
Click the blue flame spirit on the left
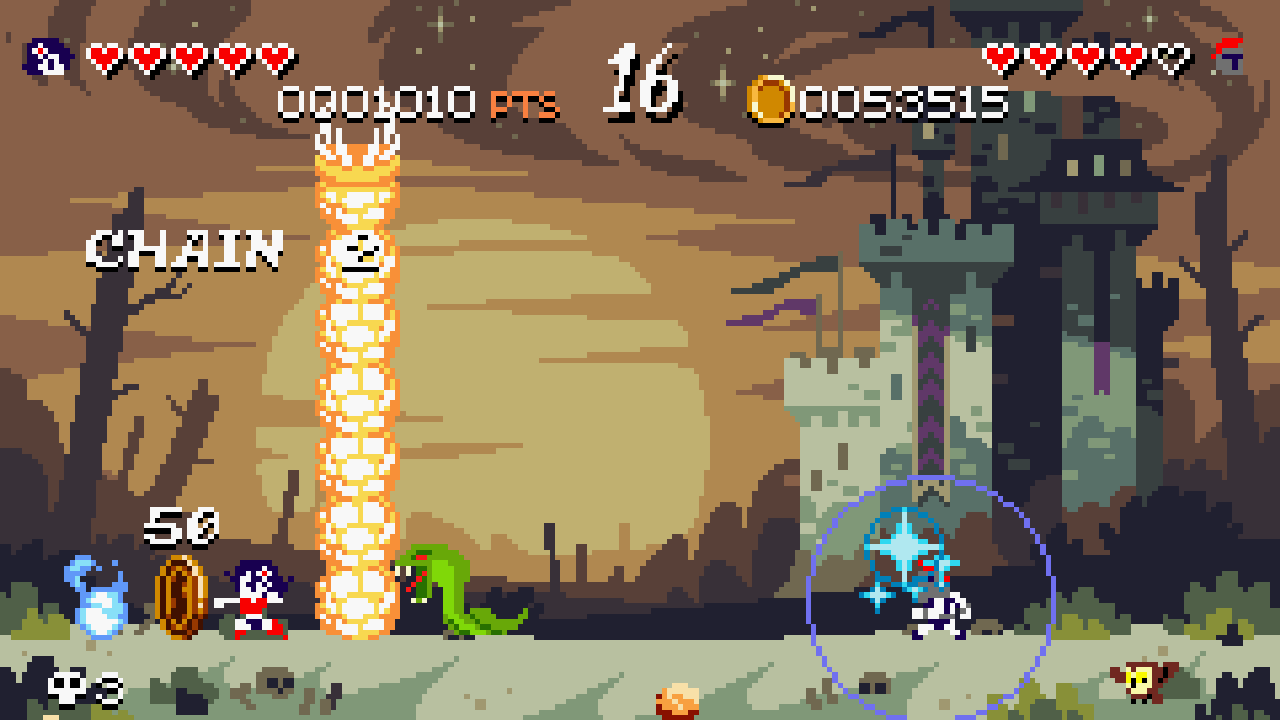click(95, 595)
